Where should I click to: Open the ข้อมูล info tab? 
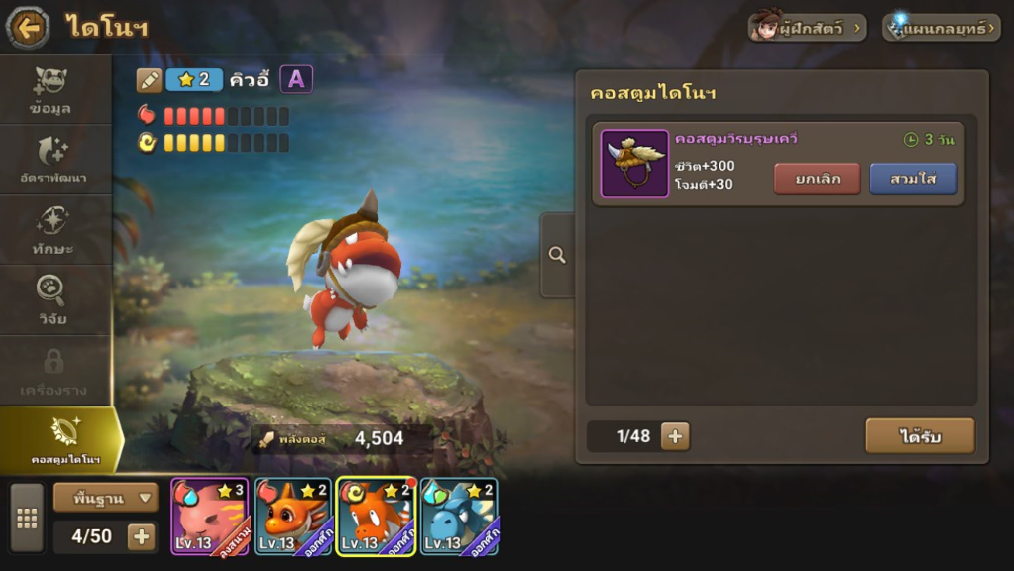pos(51,90)
